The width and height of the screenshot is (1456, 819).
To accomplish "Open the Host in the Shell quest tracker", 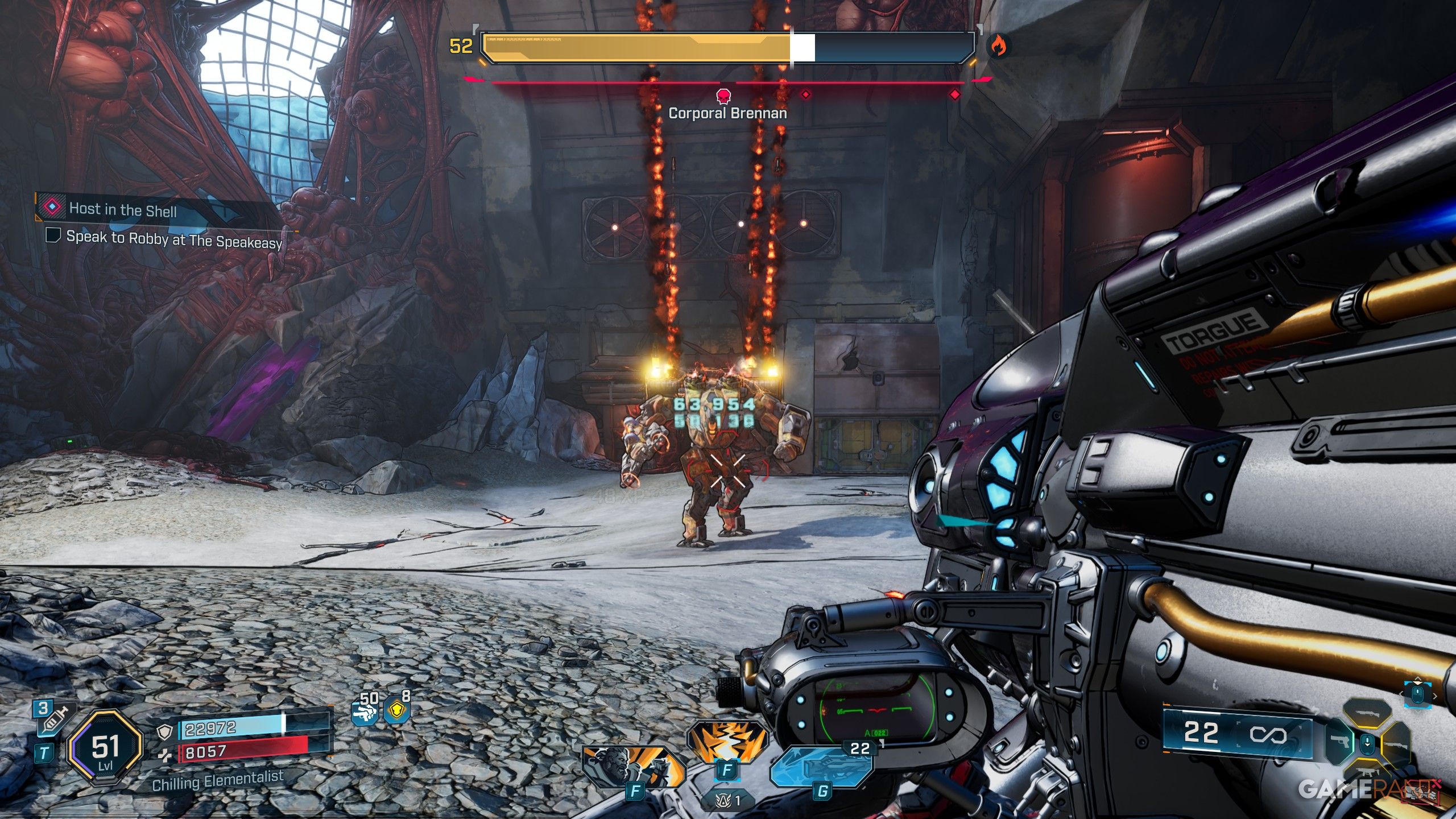I will pyautogui.click(x=122, y=209).
